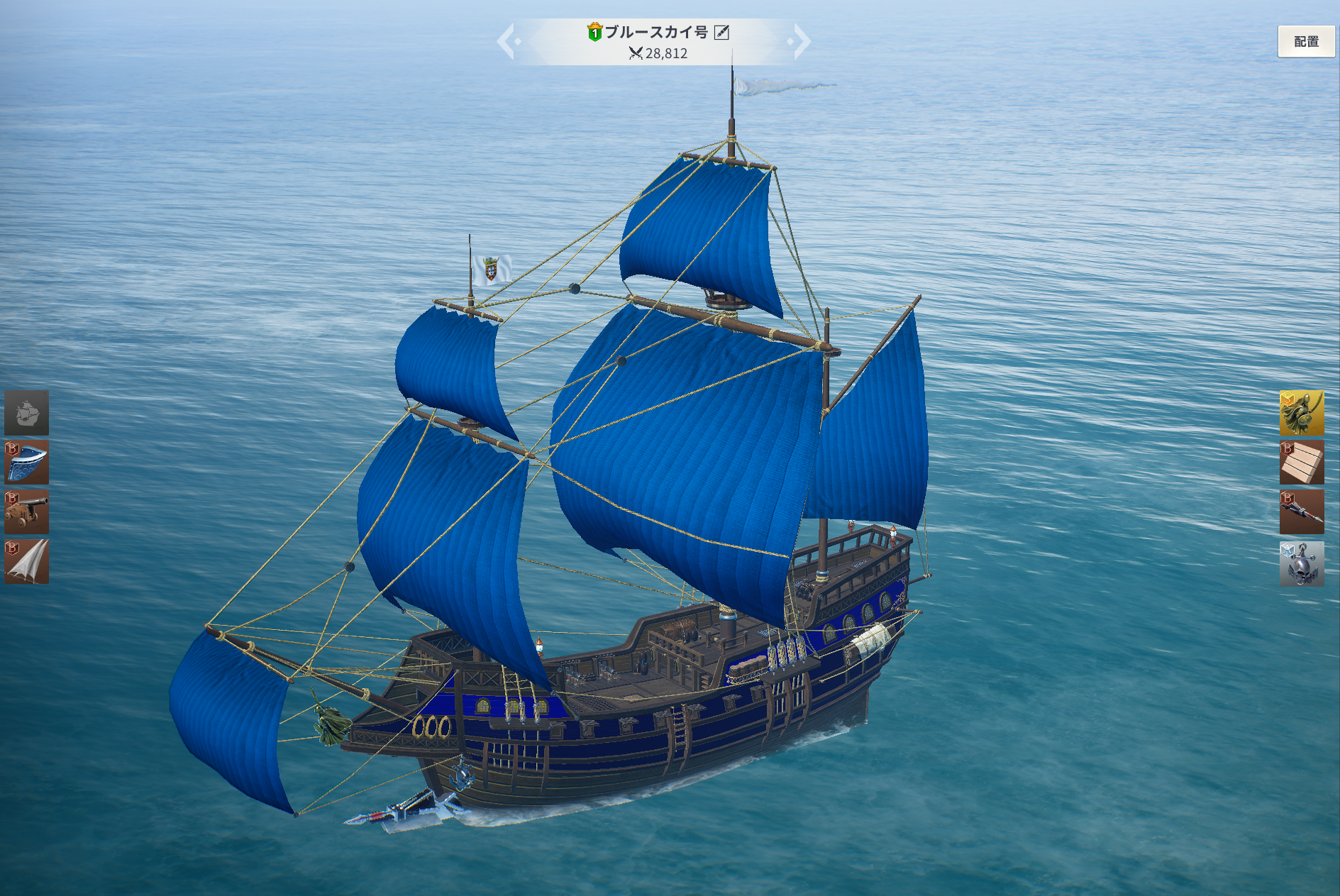
Task: Select the cannon equipment slot
Action: click(27, 511)
